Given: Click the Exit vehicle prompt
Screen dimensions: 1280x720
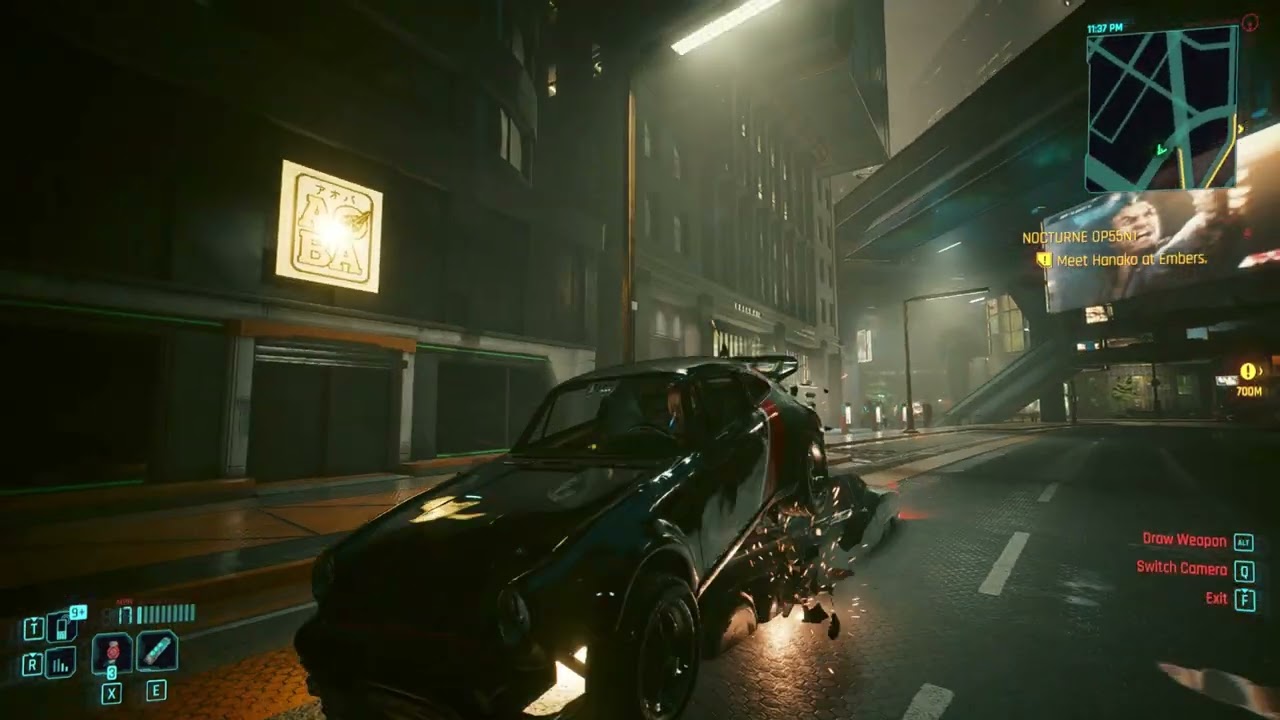Looking at the screenshot, I should (x=1218, y=598).
